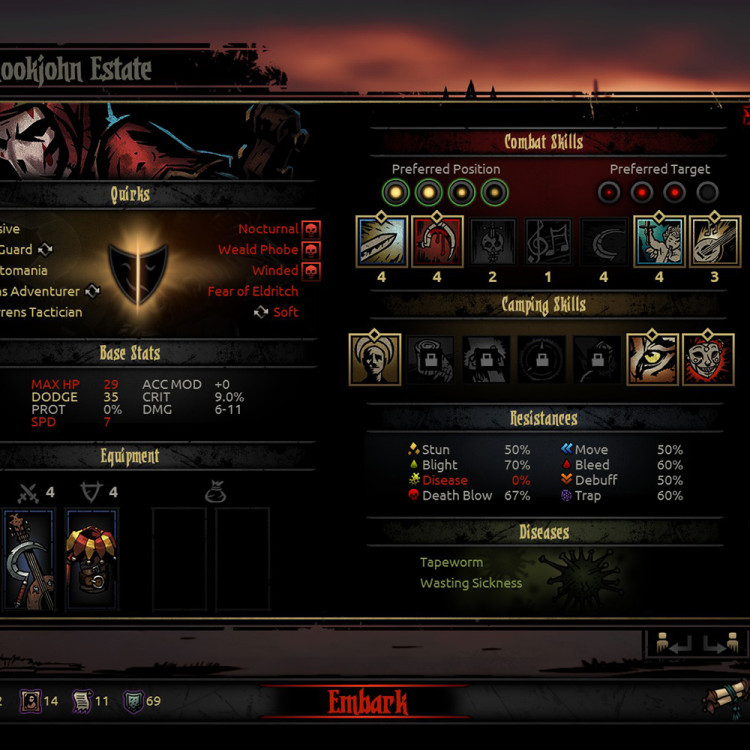
Task: Open the rolled scroll icon
Action: [724, 697]
